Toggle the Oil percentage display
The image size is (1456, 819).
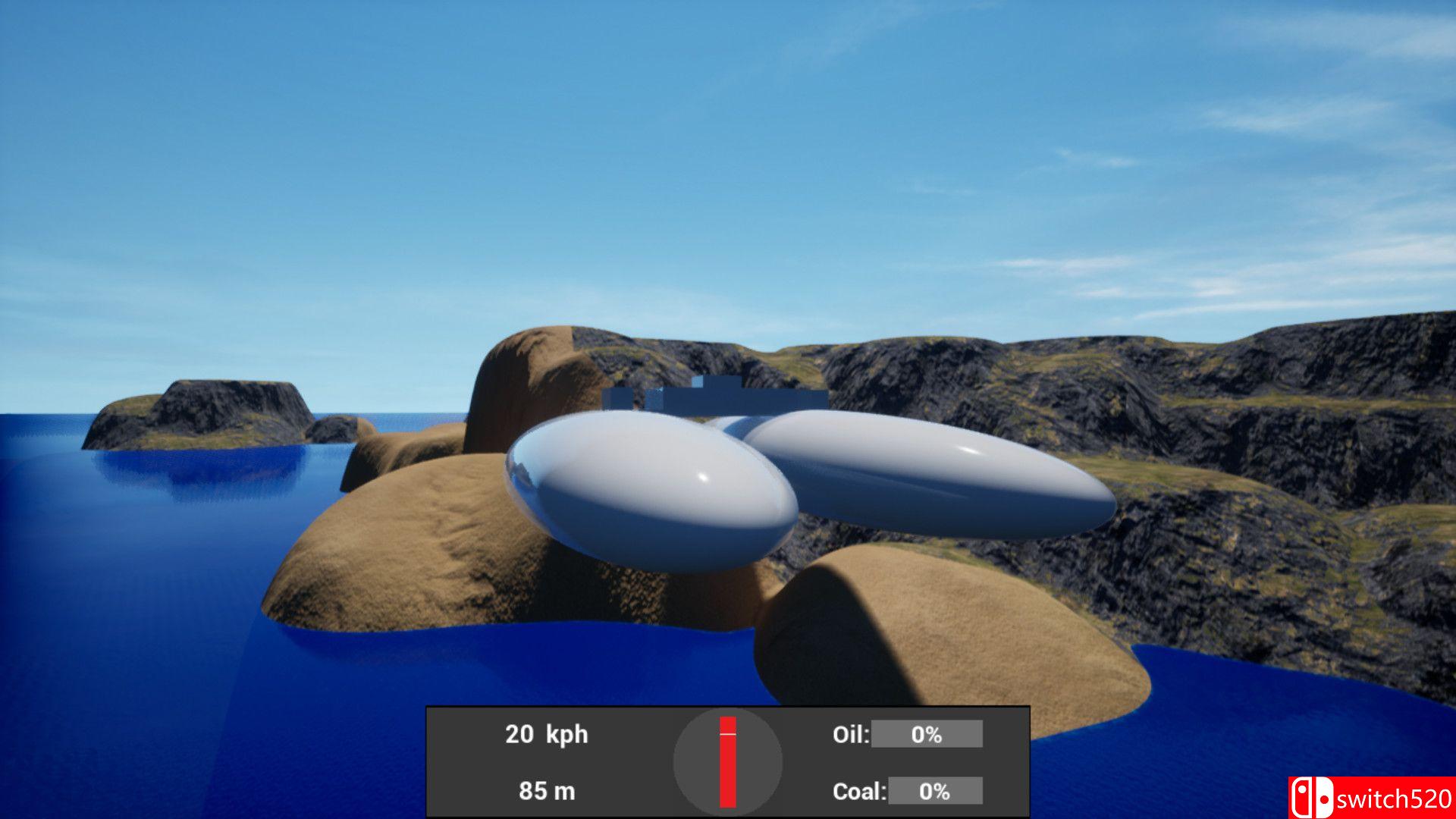click(x=927, y=734)
